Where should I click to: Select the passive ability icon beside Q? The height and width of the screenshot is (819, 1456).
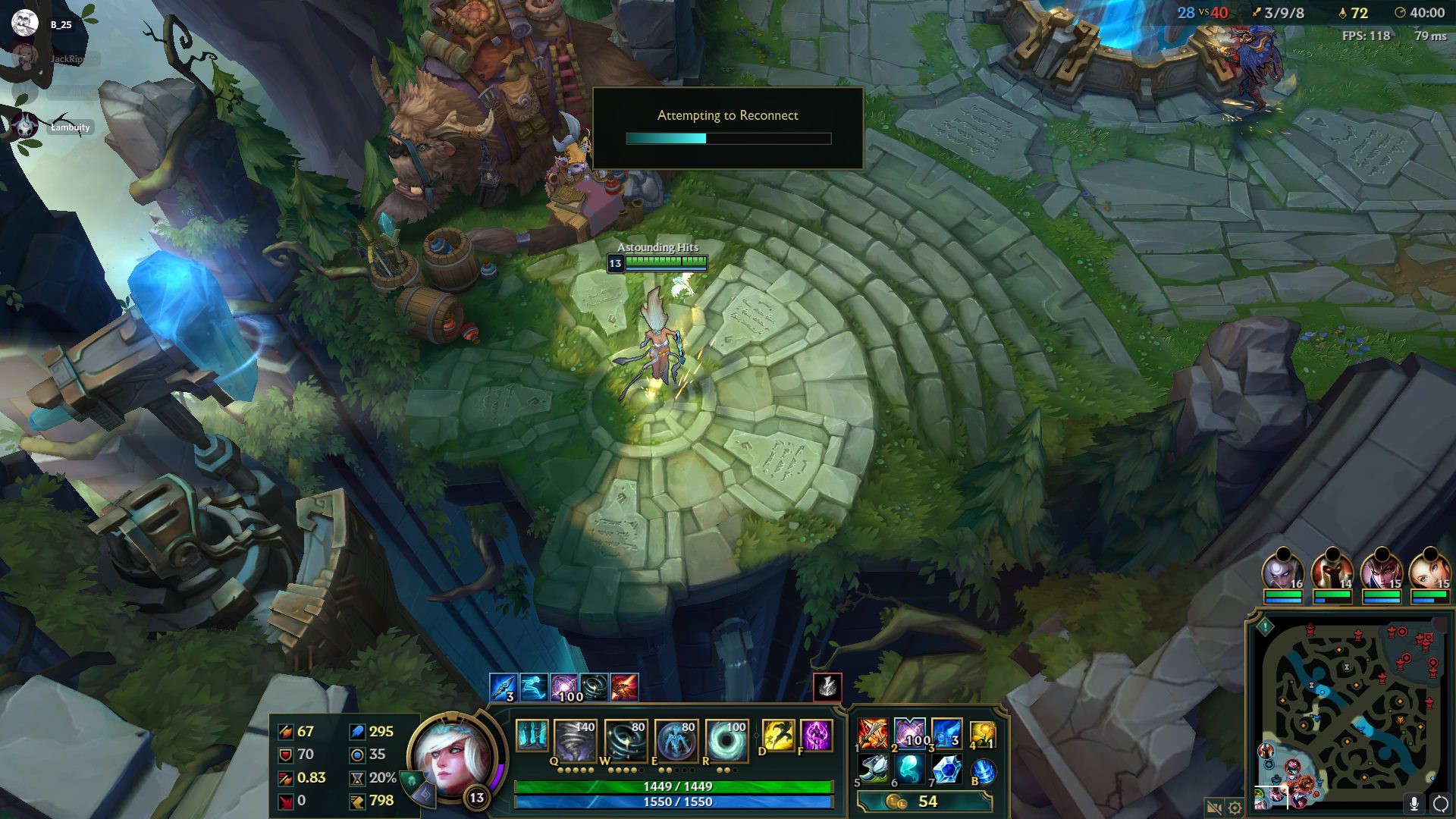pyautogui.click(x=532, y=736)
